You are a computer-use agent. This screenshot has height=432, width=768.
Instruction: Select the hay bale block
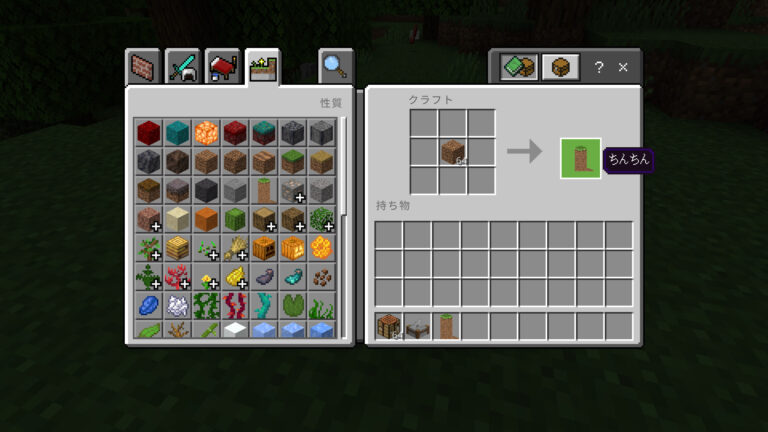coord(177,248)
